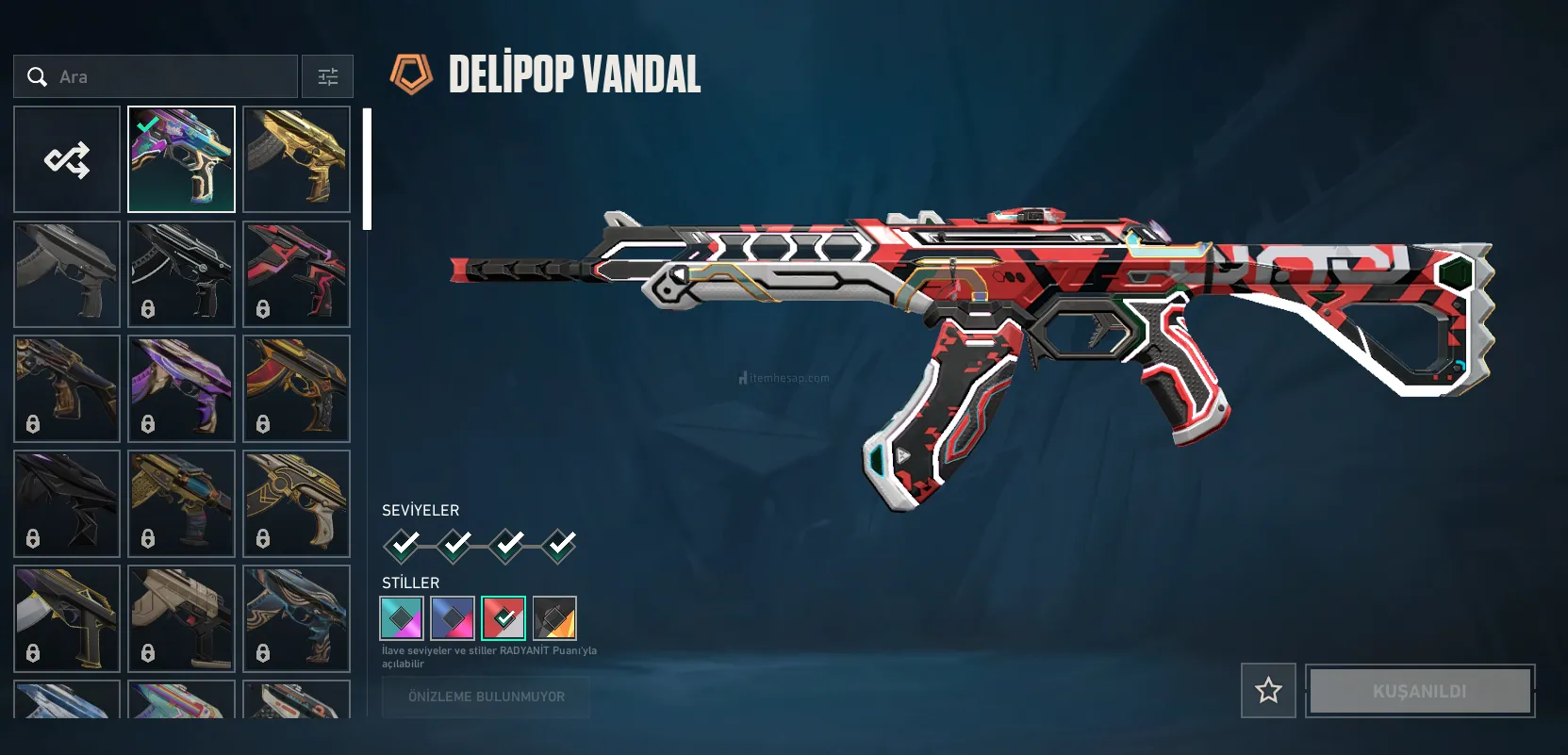Choose the equipped Delipop Vandal thumbnail
Screen dimensions: 1568x755
(181, 159)
